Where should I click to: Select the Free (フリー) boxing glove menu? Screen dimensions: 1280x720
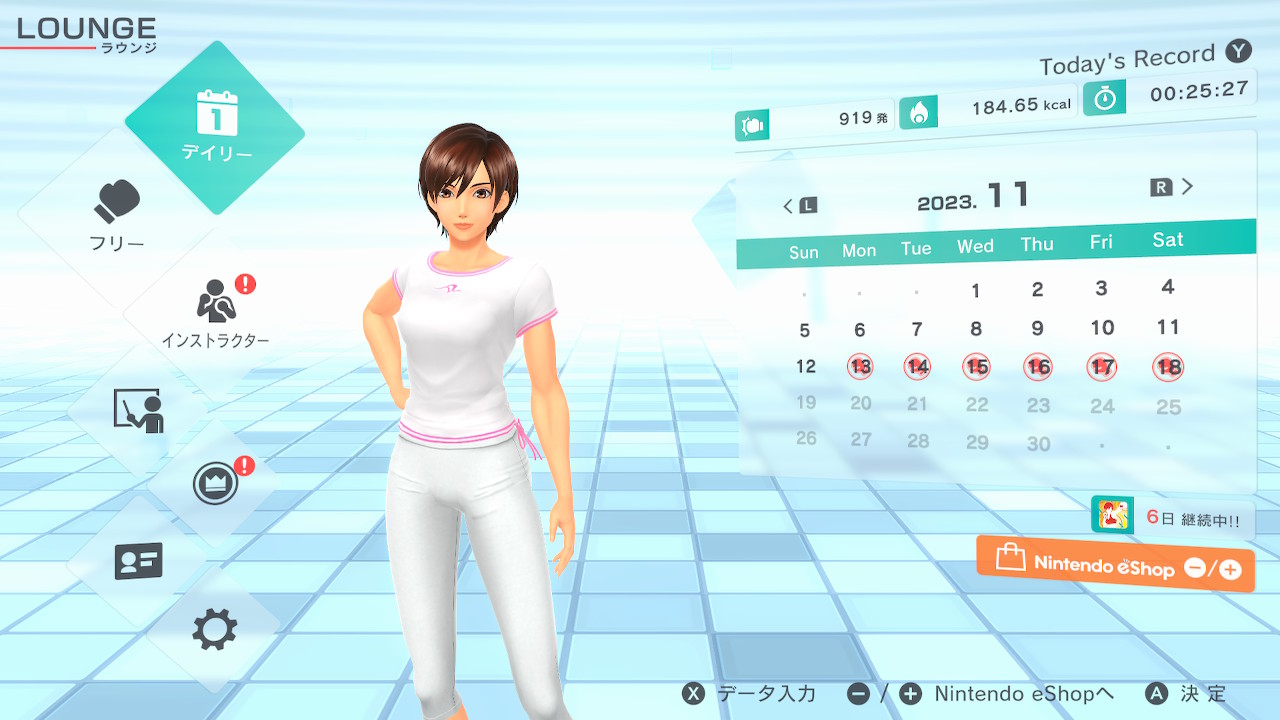[x=118, y=215]
